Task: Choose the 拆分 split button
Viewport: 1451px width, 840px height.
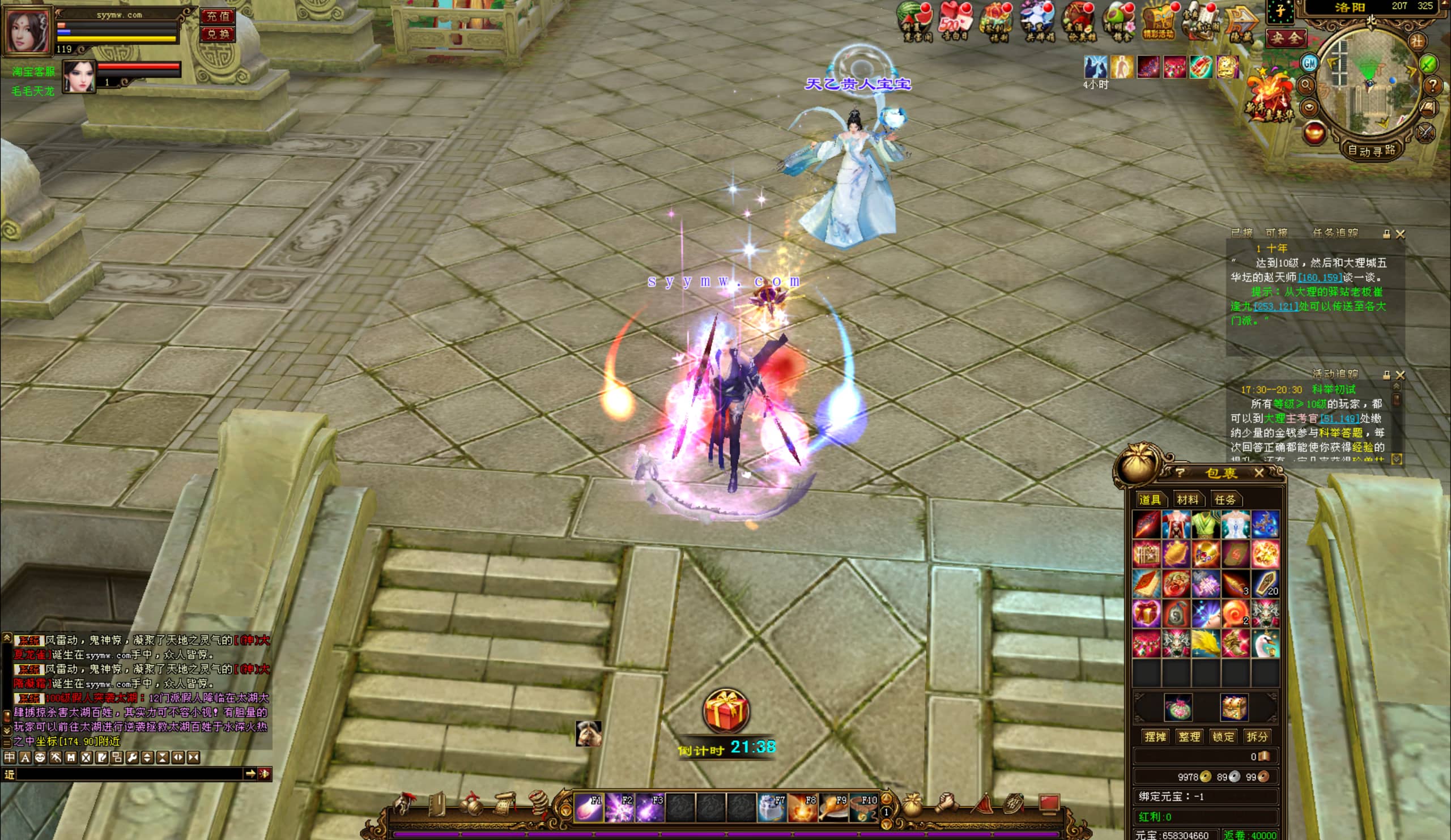Action: [x=1257, y=736]
